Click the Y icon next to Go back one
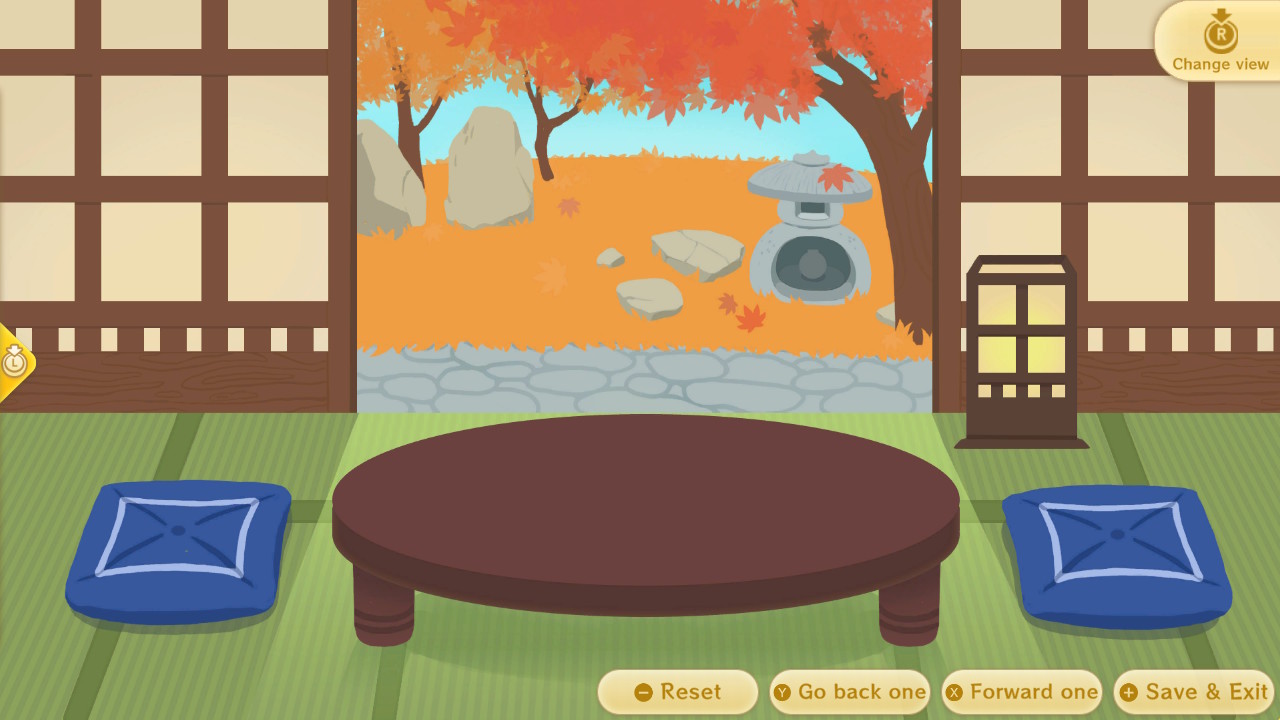 pyautogui.click(x=783, y=691)
